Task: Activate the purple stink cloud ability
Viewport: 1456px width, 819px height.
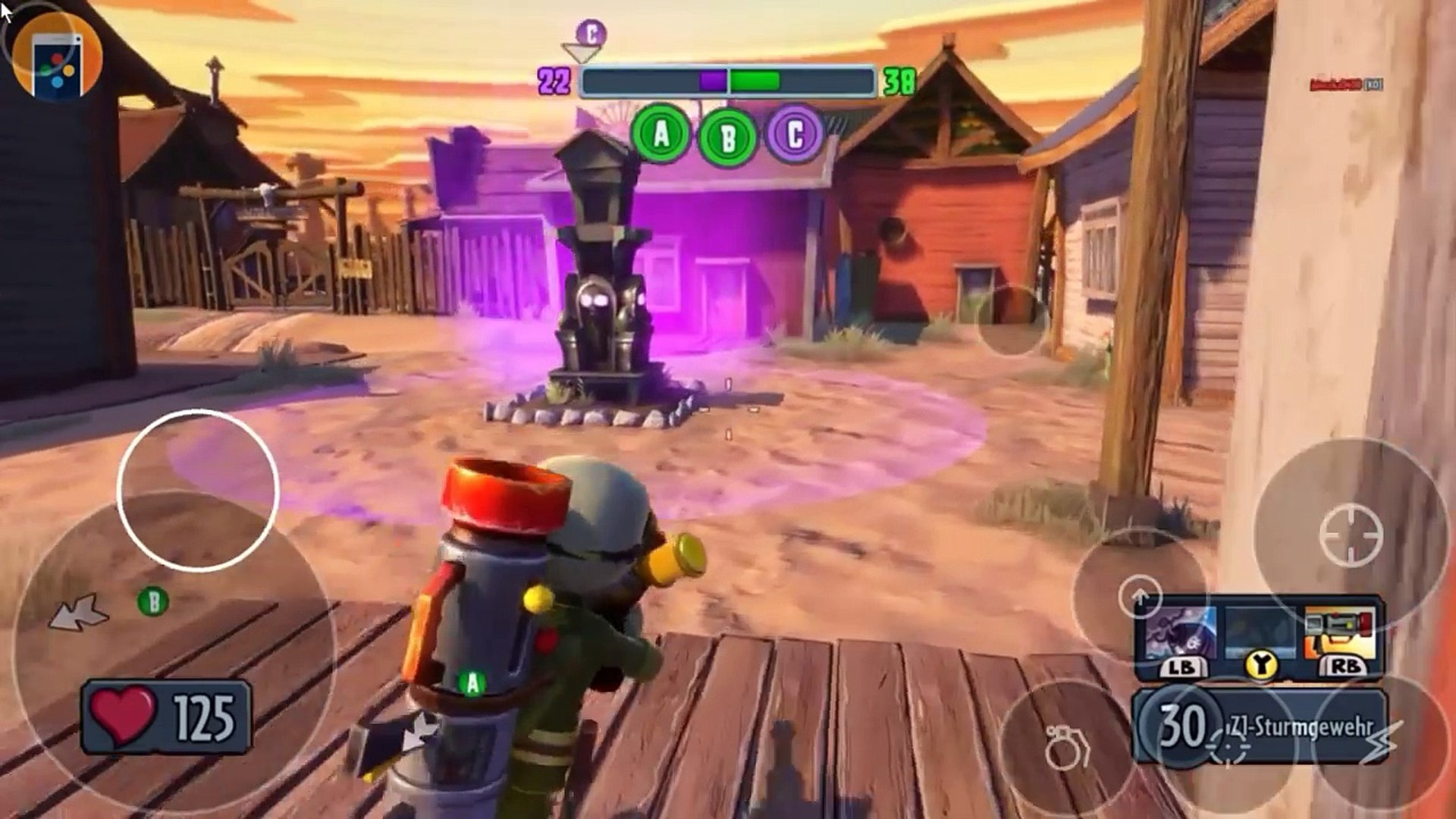Action: (1180, 633)
